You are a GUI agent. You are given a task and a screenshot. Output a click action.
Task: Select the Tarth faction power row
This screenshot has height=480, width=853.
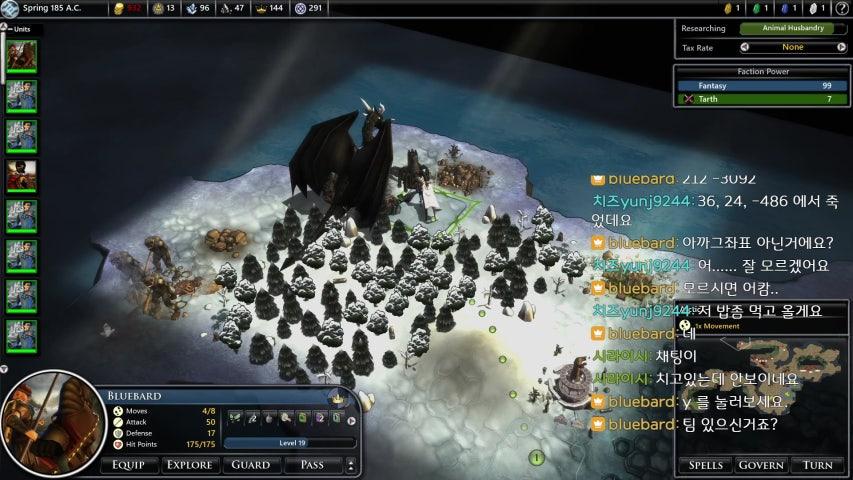click(762, 99)
